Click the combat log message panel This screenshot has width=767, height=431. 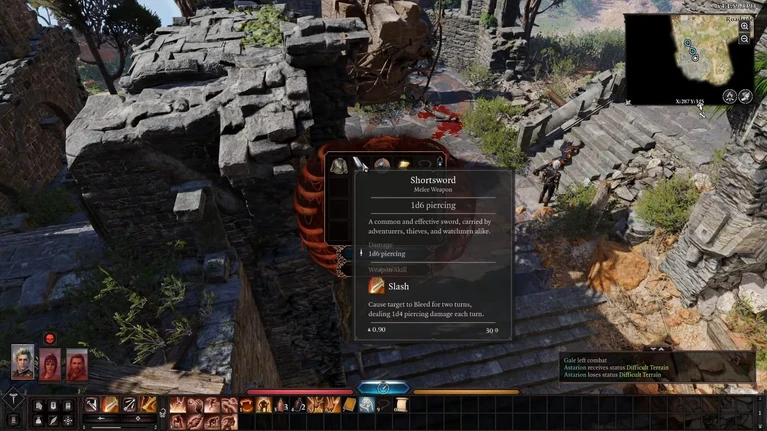(657, 367)
